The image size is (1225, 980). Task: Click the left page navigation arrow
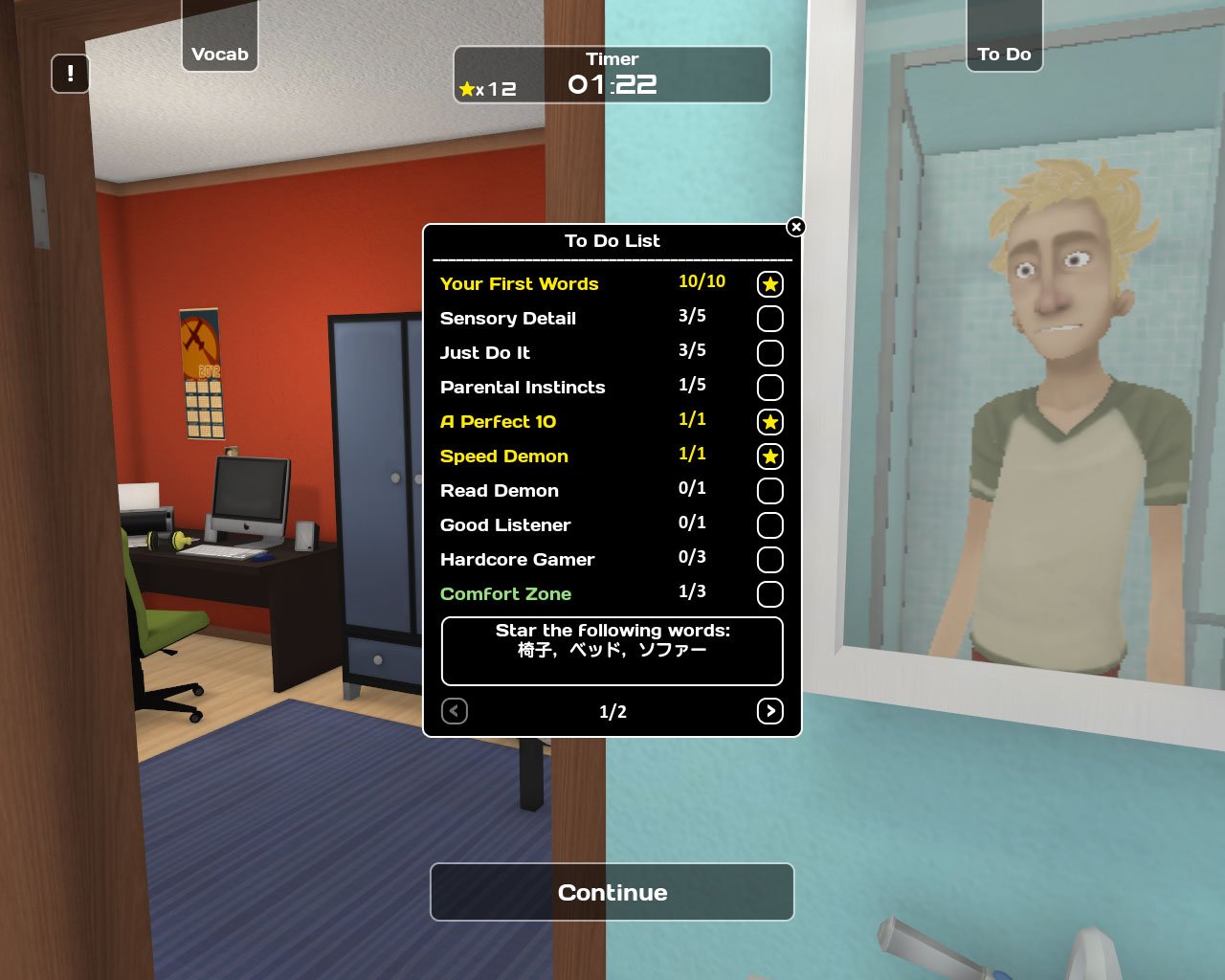(x=454, y=711)
